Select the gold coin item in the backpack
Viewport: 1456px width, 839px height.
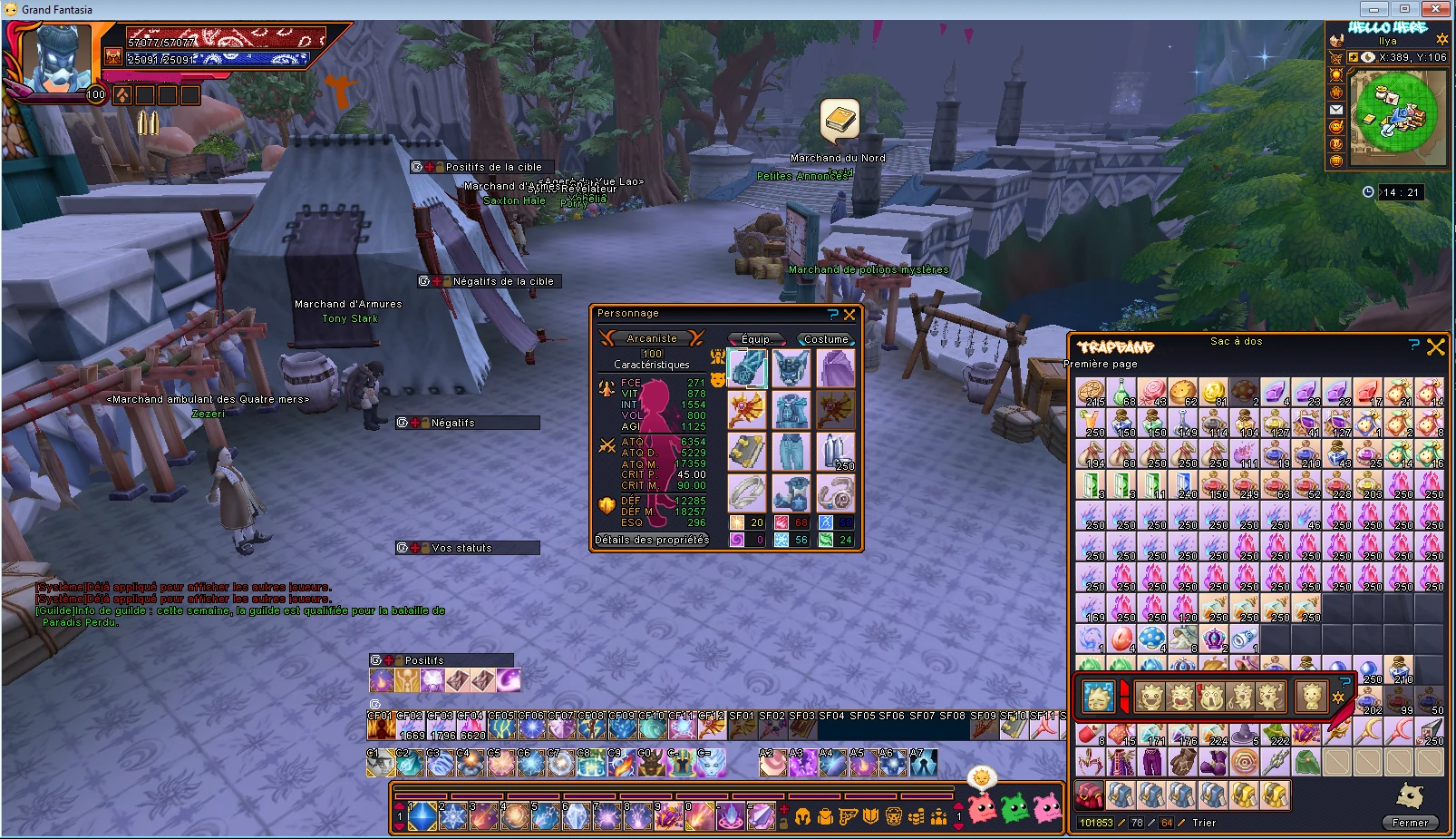pos(1213,392)
